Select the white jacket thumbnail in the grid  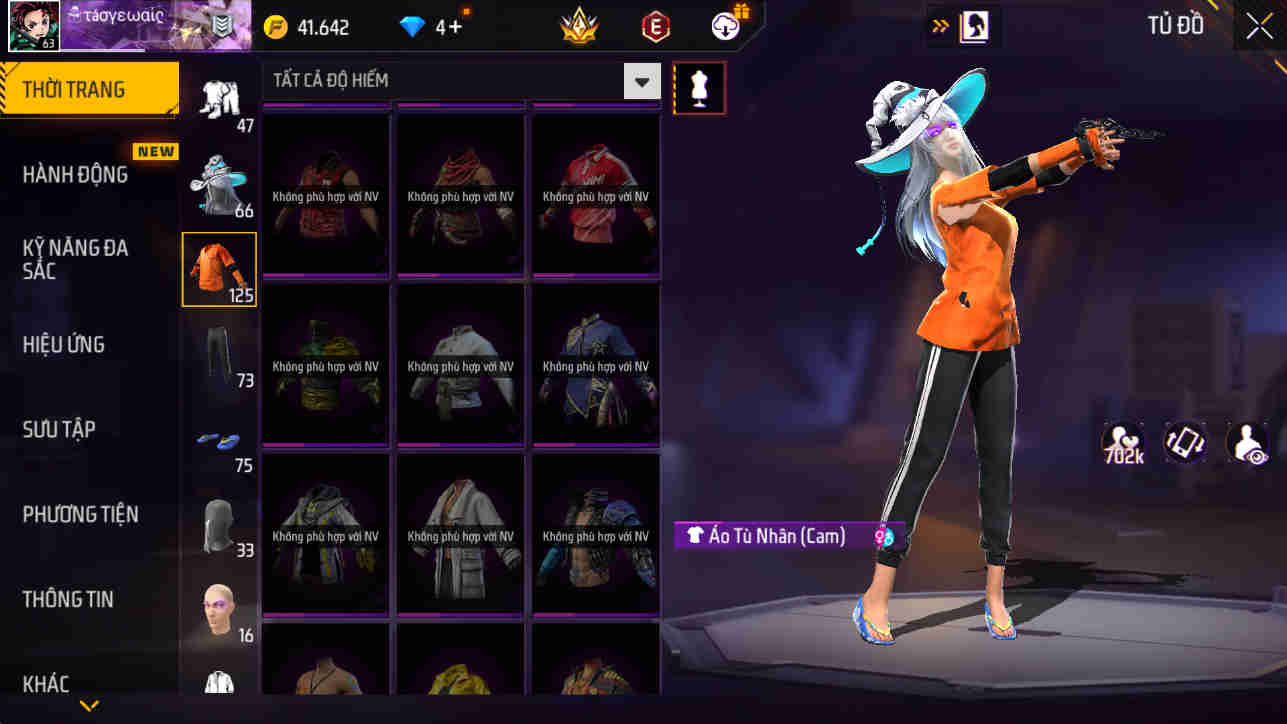point(460,535)
